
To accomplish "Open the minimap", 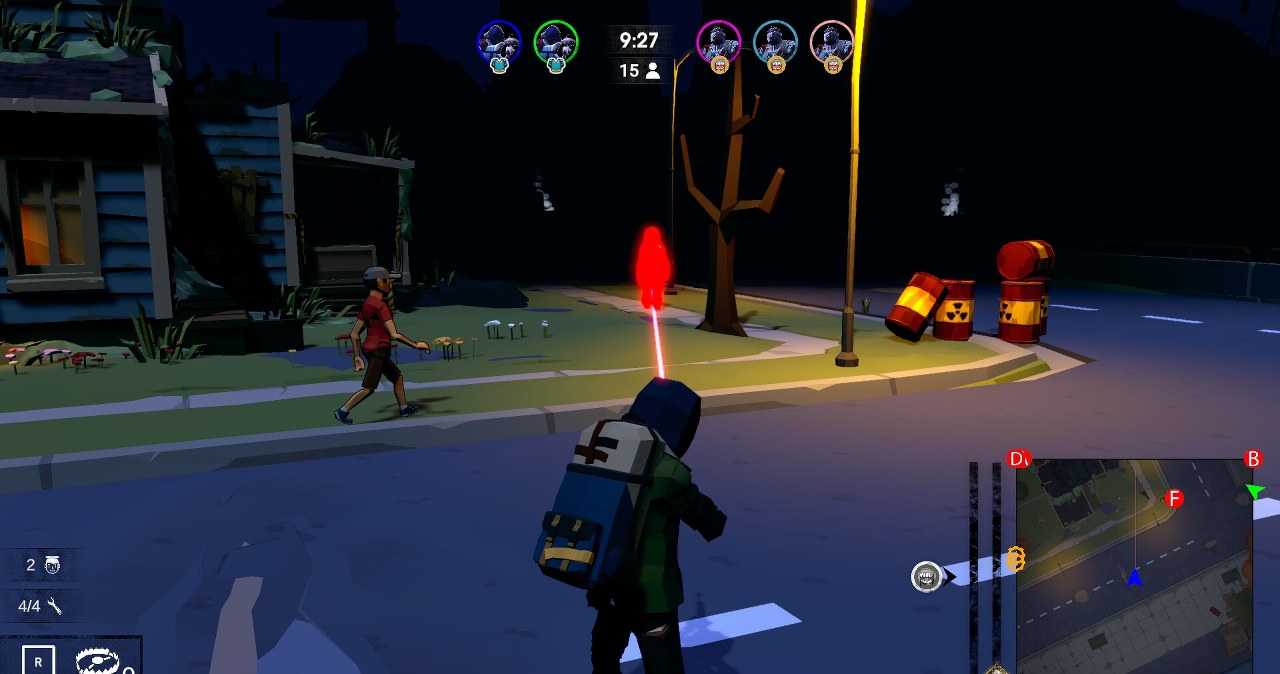I will [x=1134, y=565].
